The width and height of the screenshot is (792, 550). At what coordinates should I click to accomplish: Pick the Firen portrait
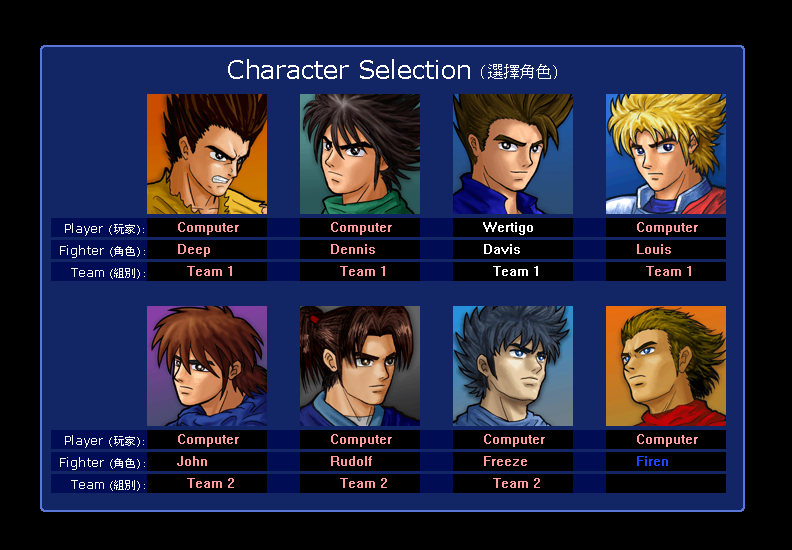[x=666, y=366]
